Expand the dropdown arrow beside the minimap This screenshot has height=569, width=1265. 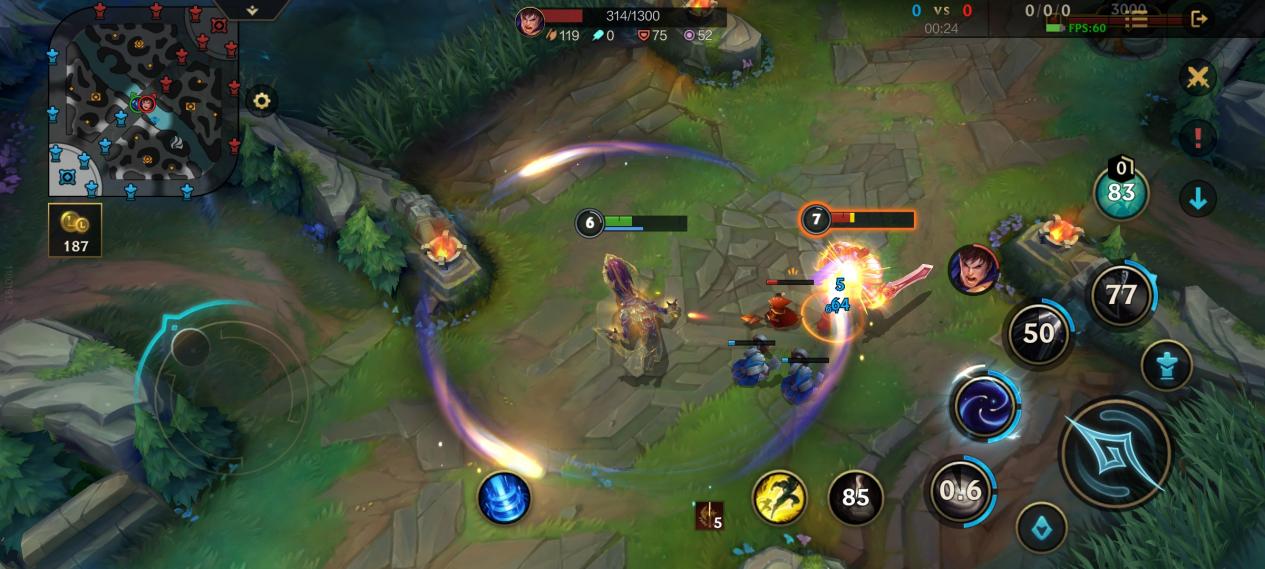[252, 10]
